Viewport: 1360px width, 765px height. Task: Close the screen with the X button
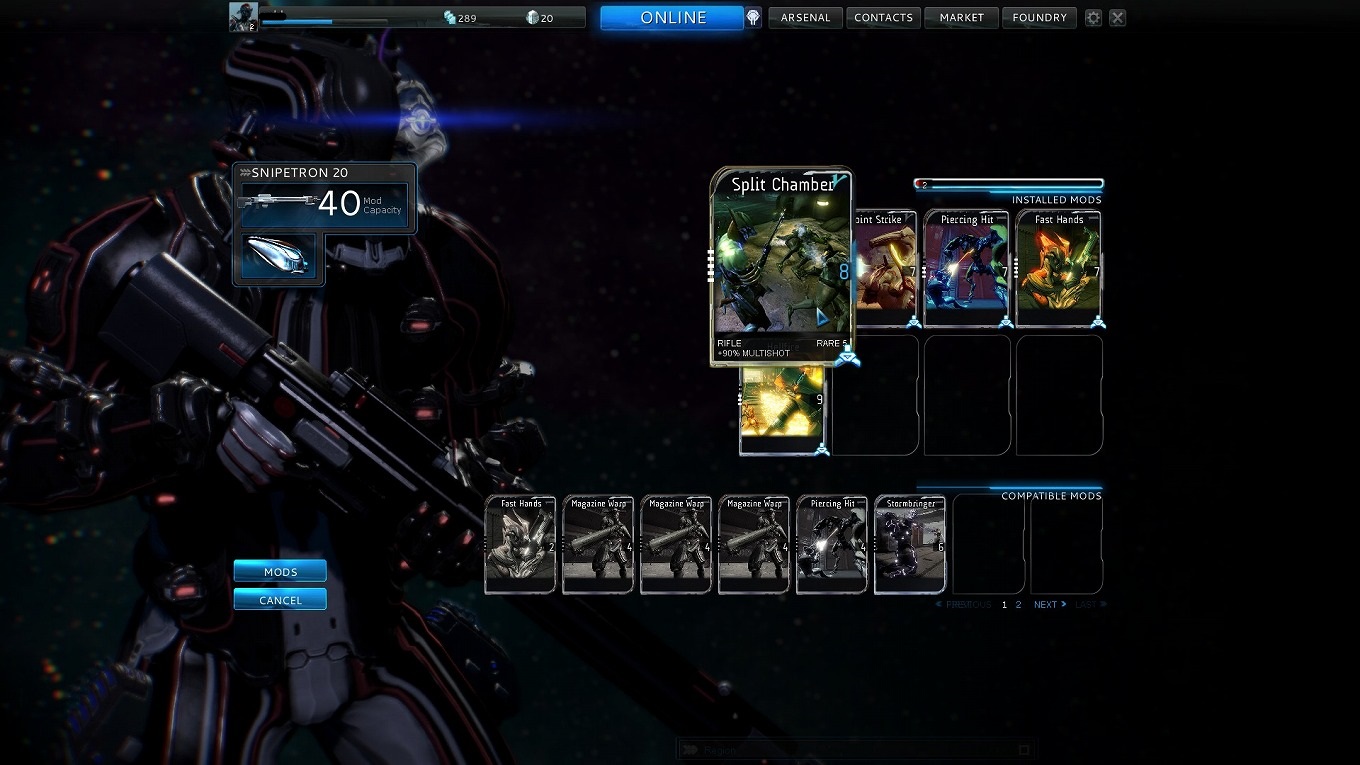click(1118, 18)
